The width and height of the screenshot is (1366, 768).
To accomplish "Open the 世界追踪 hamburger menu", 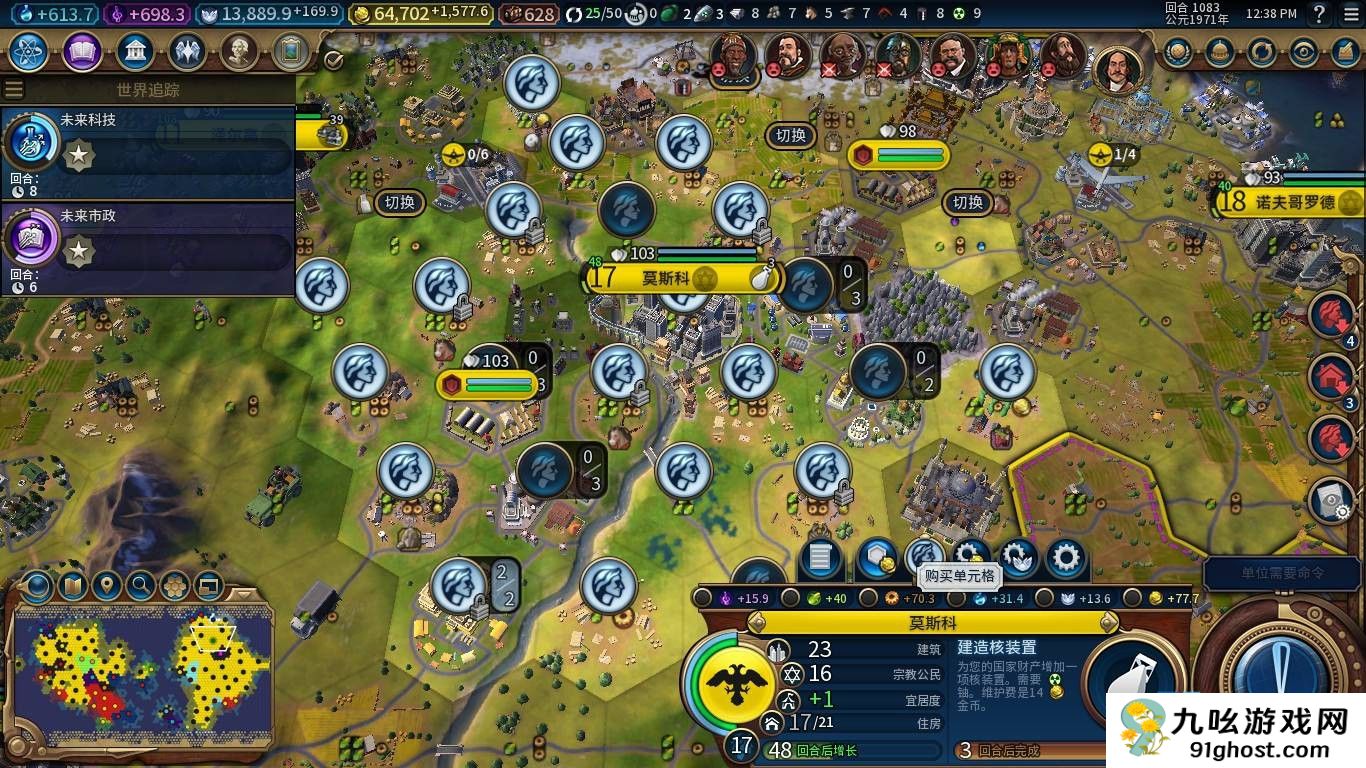I will 14,90.
